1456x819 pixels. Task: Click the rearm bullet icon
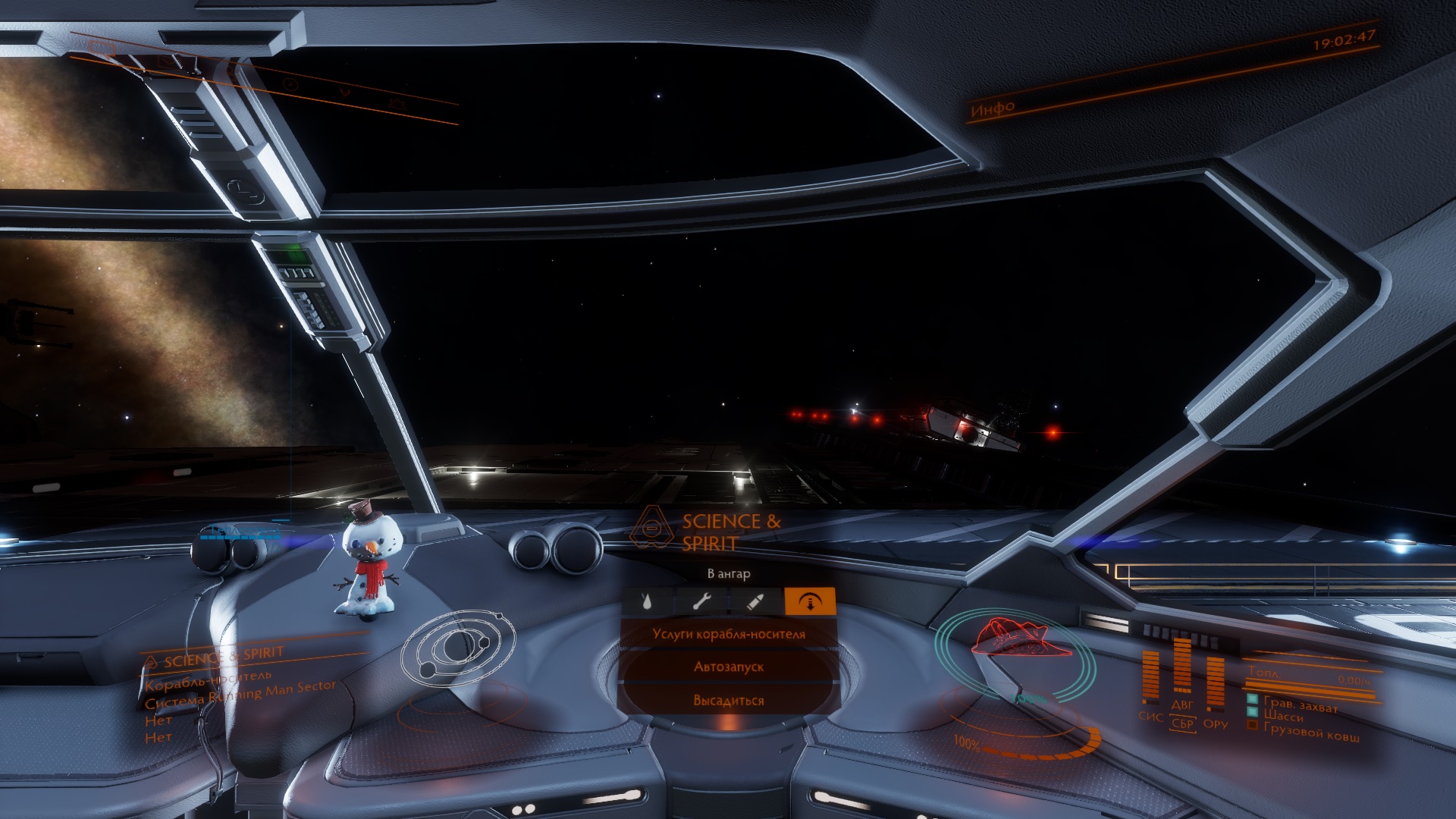coord(755,602)
